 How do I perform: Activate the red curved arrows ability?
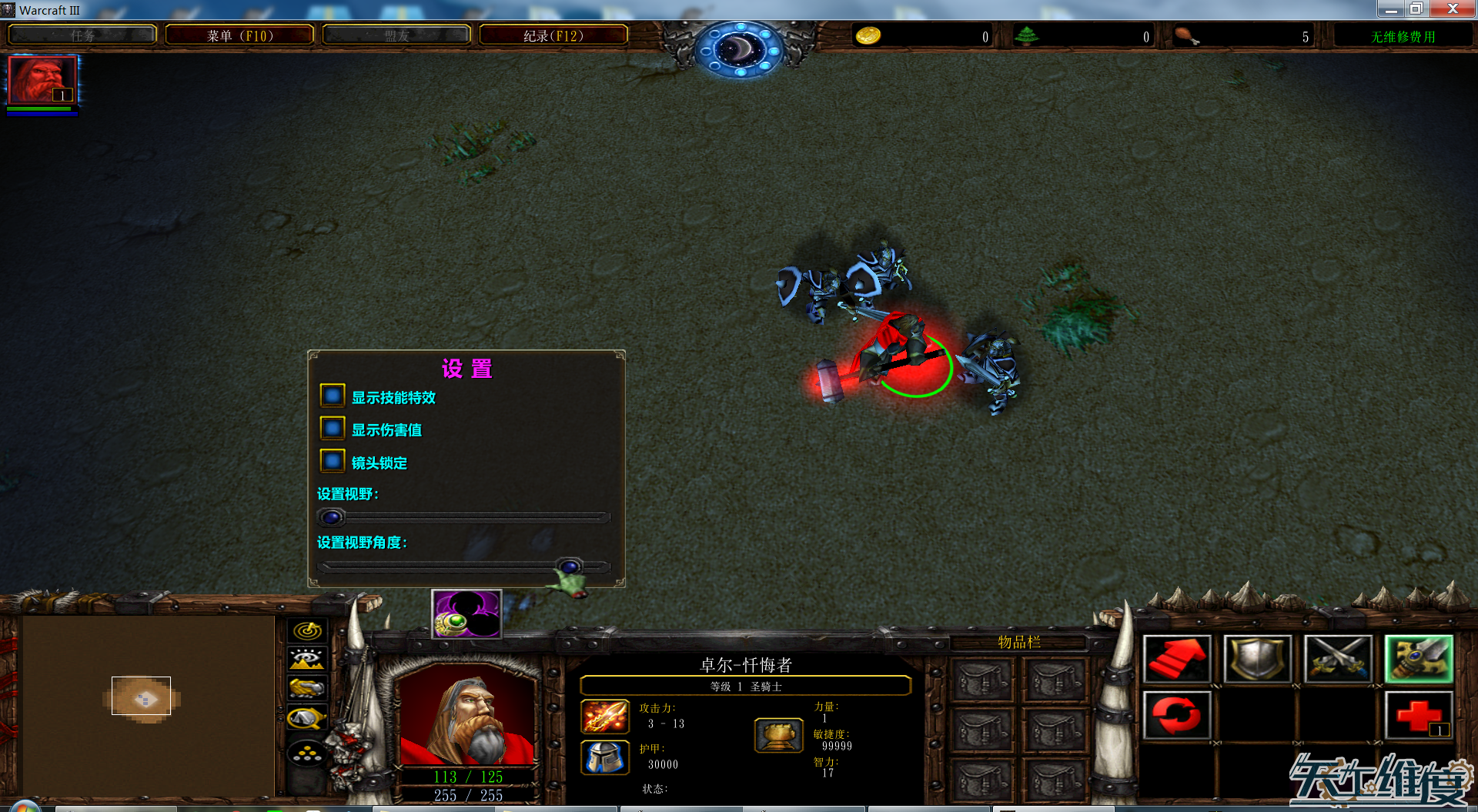coord(1176,715)
